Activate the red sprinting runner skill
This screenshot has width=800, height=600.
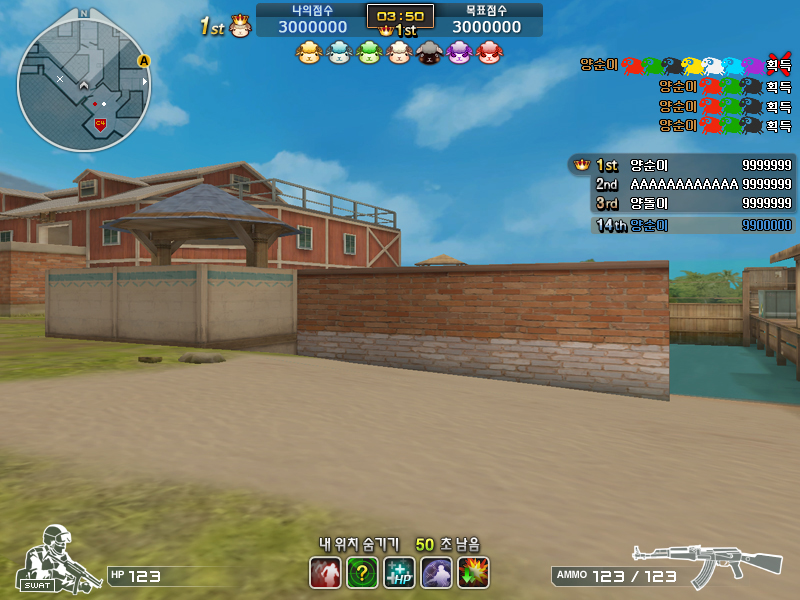tap(325, 573)
